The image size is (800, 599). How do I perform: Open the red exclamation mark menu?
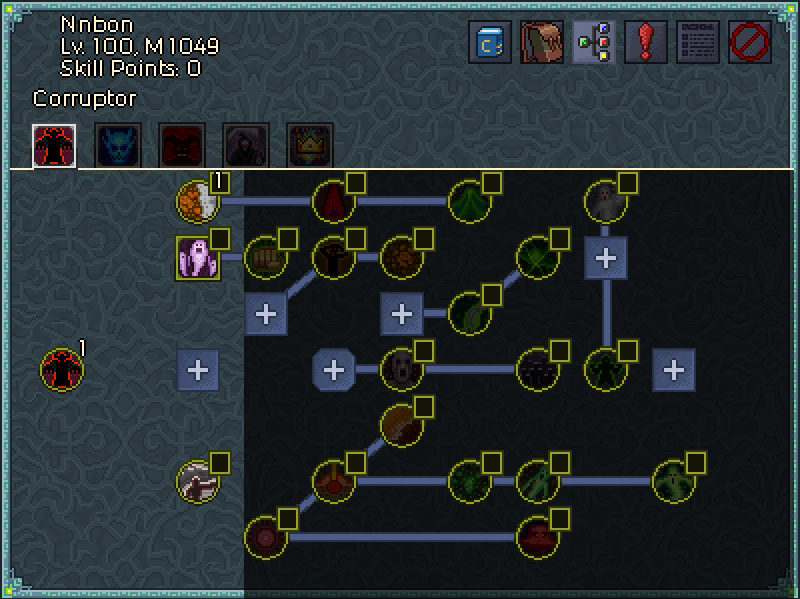[646, 43]
